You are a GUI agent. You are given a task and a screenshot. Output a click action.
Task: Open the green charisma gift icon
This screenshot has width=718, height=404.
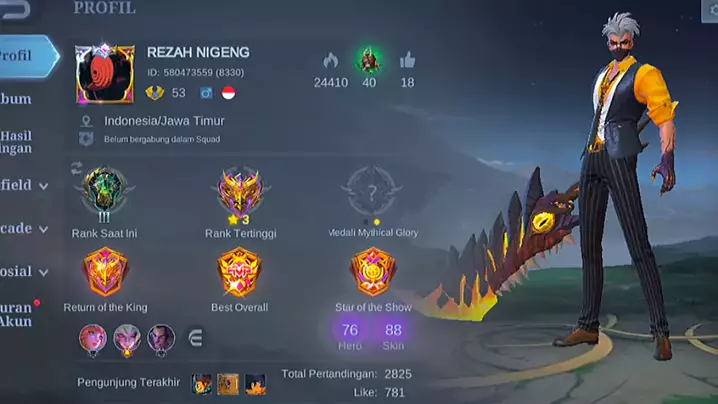[369, 60]
